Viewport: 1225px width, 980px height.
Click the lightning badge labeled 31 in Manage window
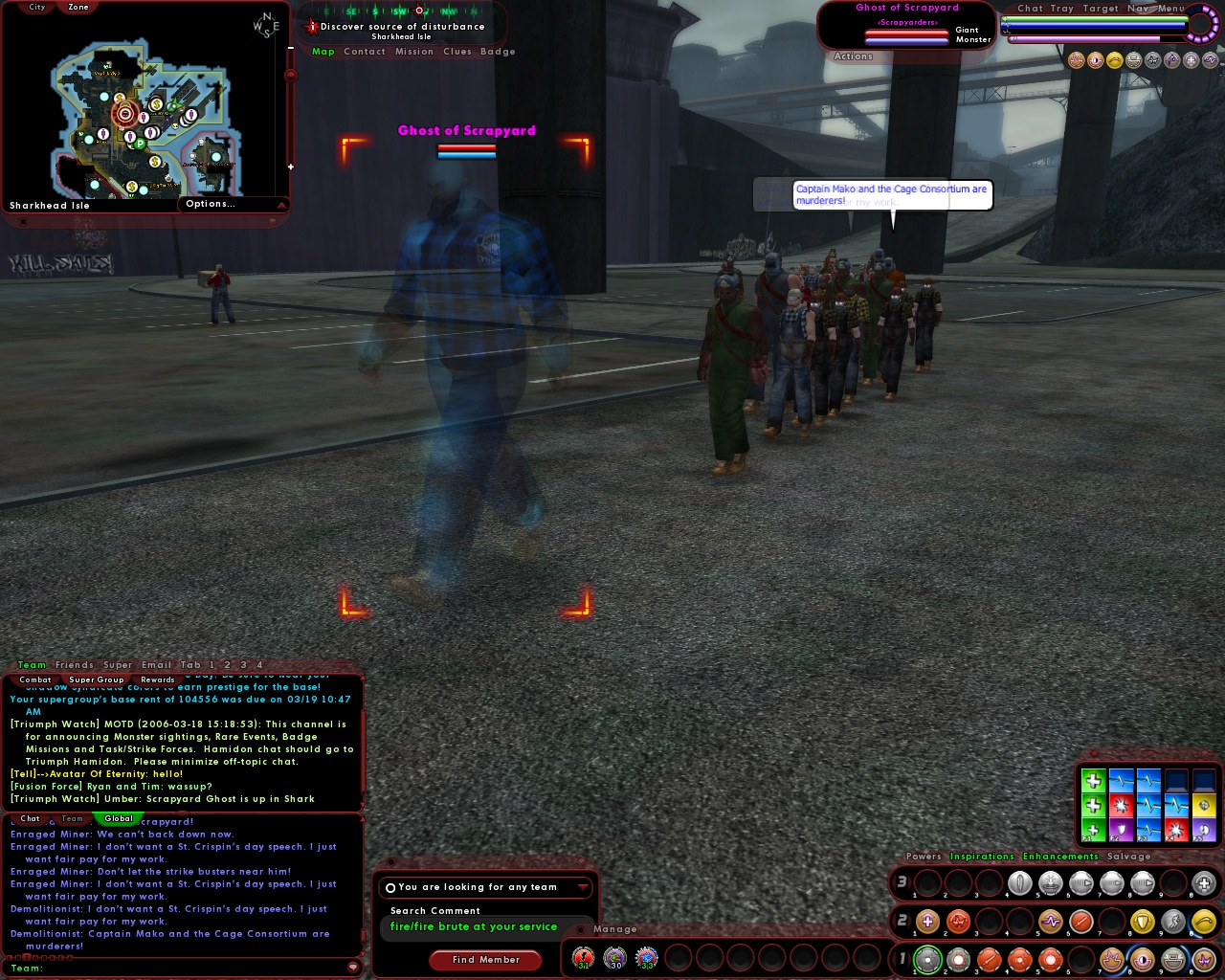(583, 956)
